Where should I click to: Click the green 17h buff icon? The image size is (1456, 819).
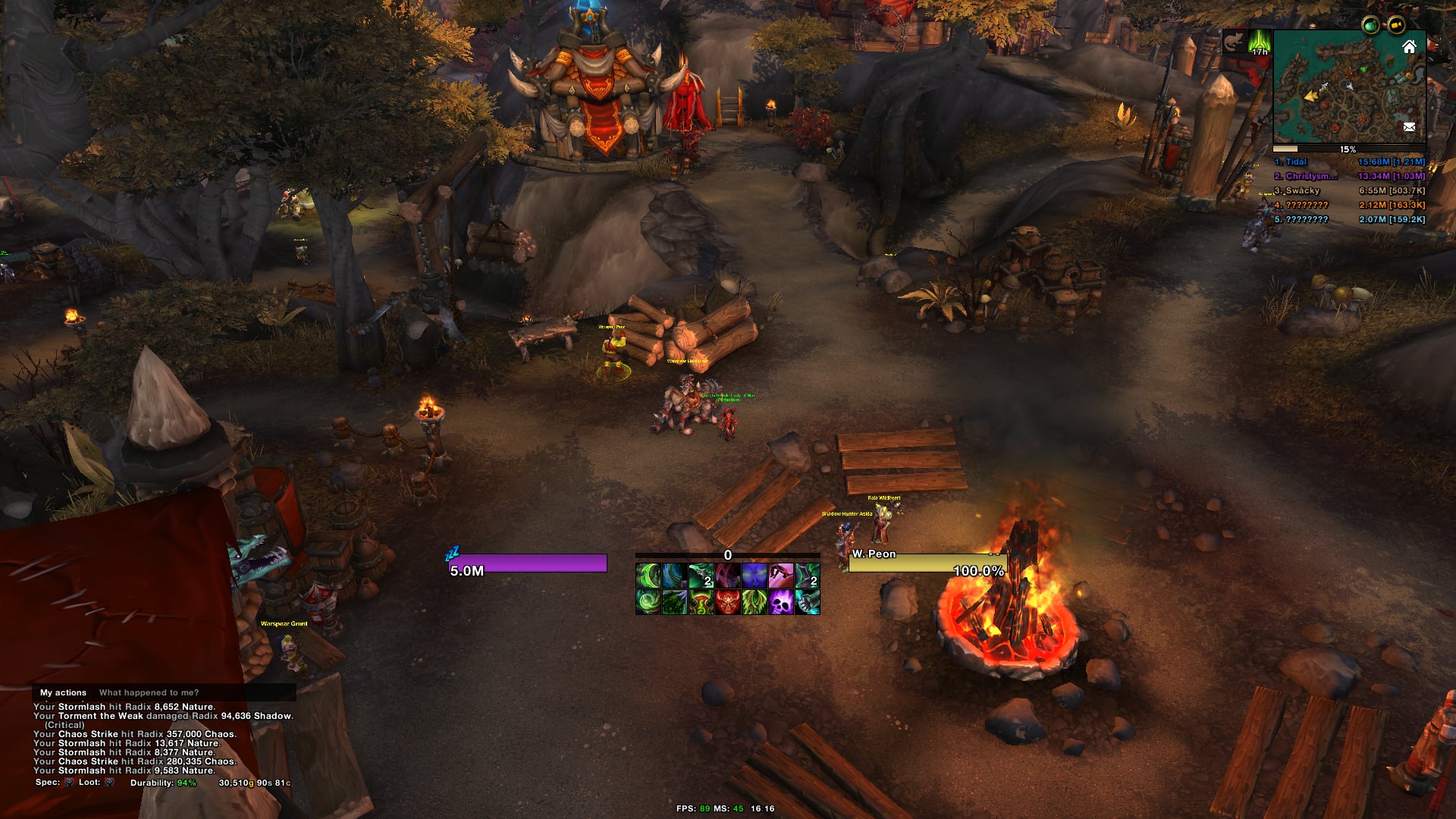point(1260,42)
